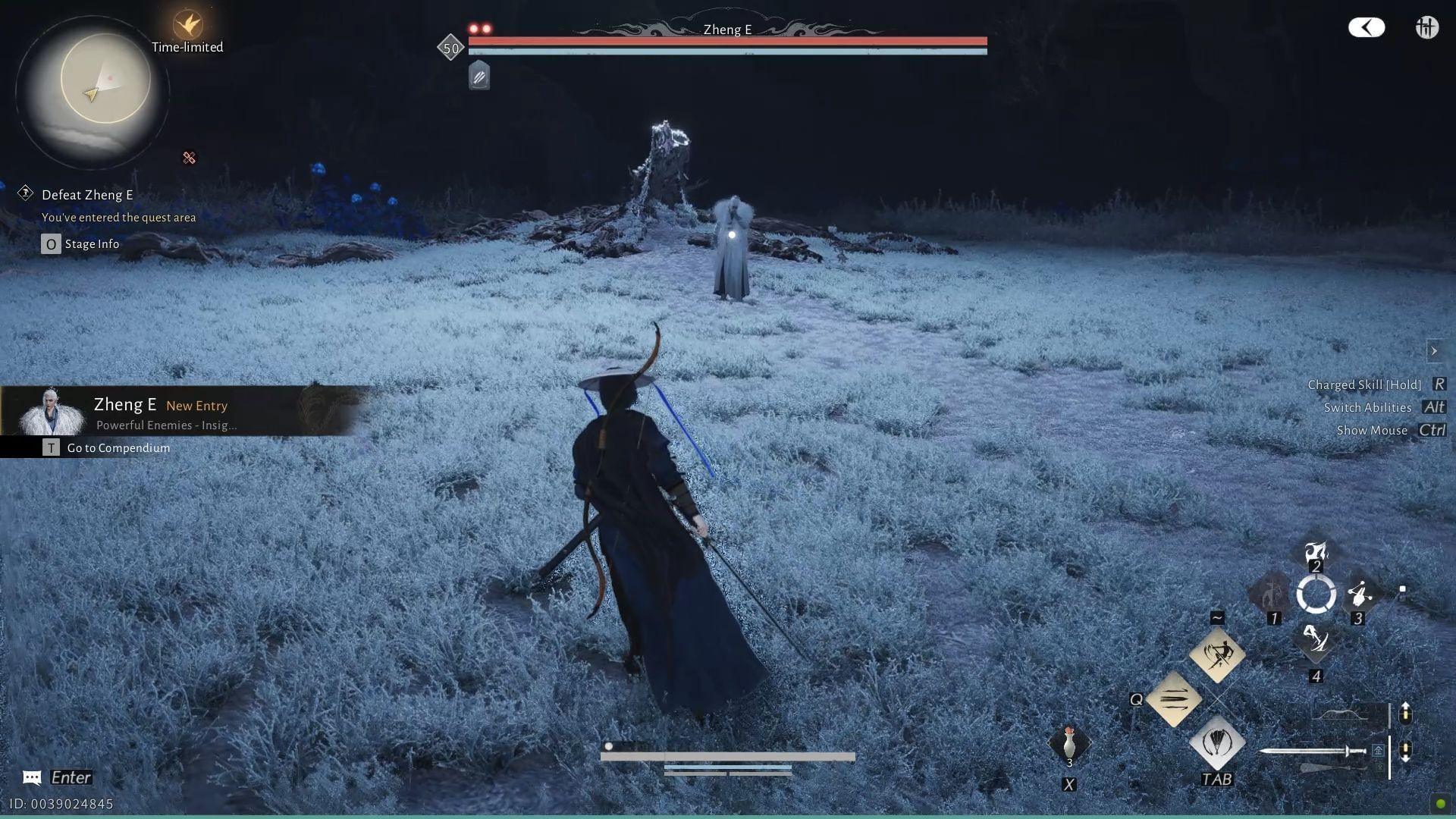
Task: Select the skill 1 bow ability icon
Action: pos(1272,595)
